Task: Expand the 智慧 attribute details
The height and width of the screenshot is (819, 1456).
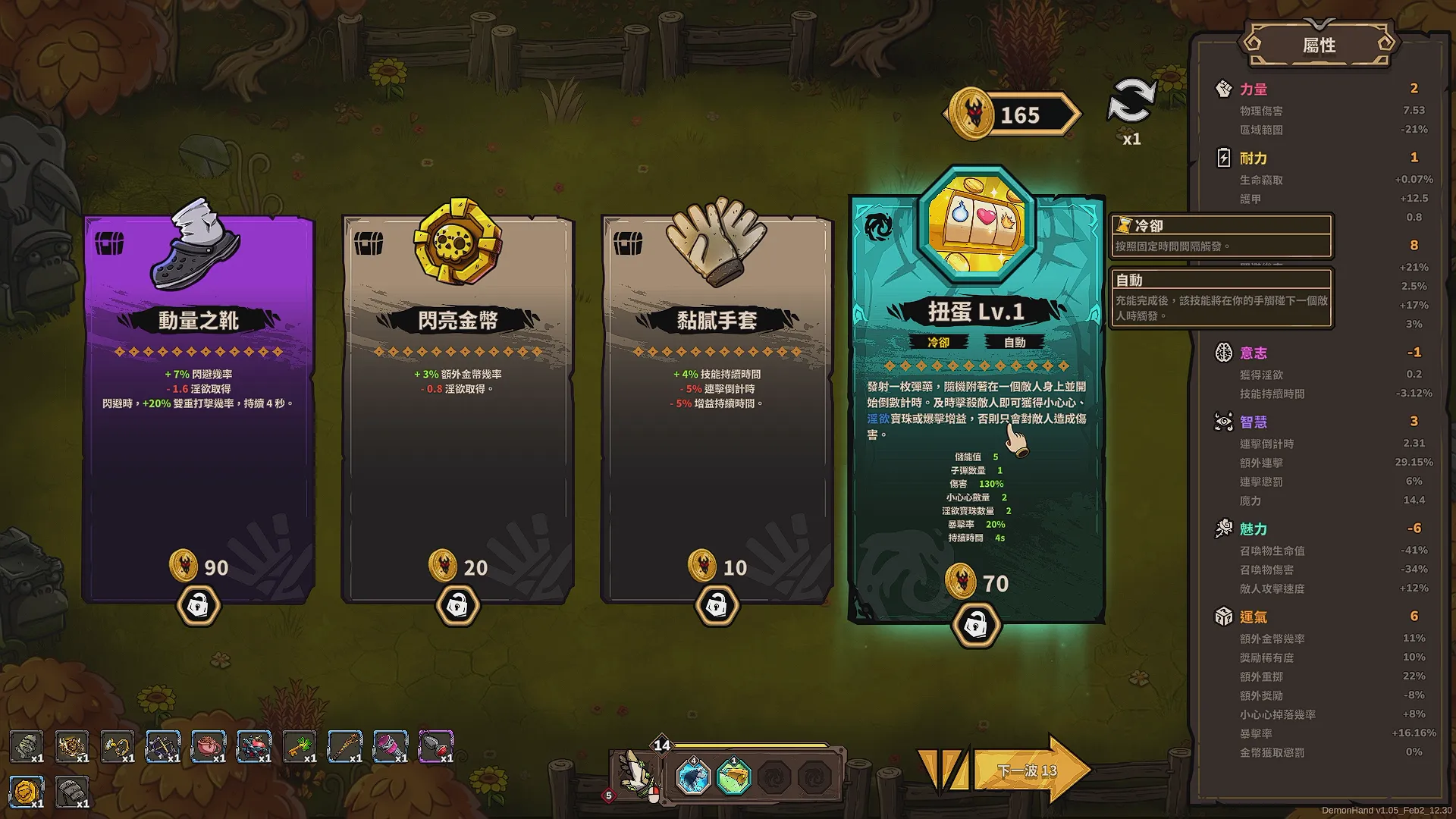Action: point(1256,422)
